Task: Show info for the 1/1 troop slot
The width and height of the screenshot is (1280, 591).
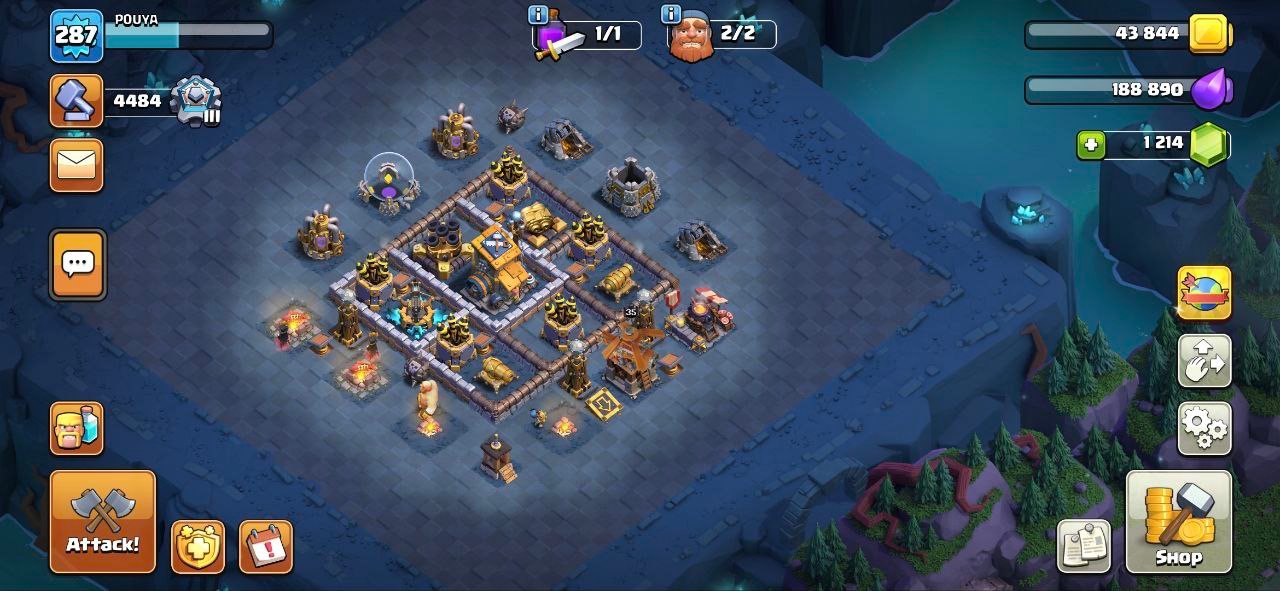Action: [x=538, y=14]
